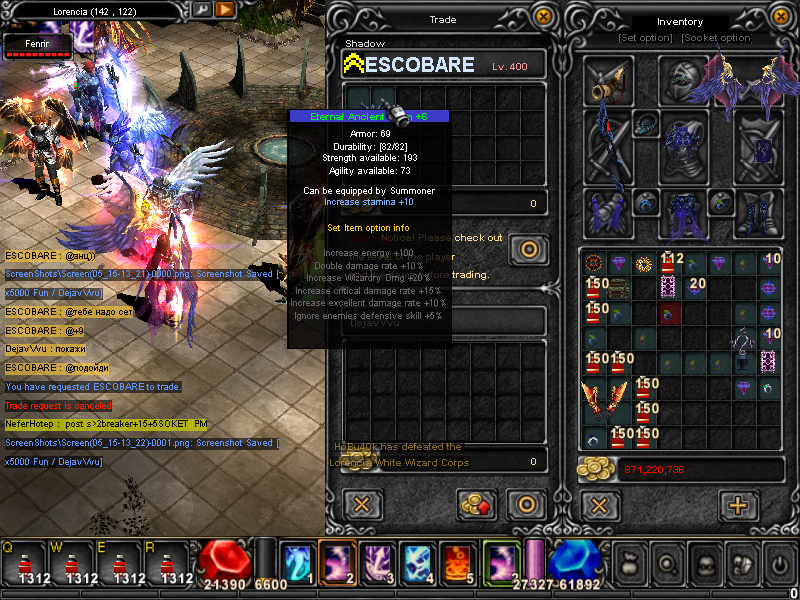Viewport: 800px width, 600px height.
Task: Click the zen coins deposit button
Action: pyautogui.click(x=478, y=503)
